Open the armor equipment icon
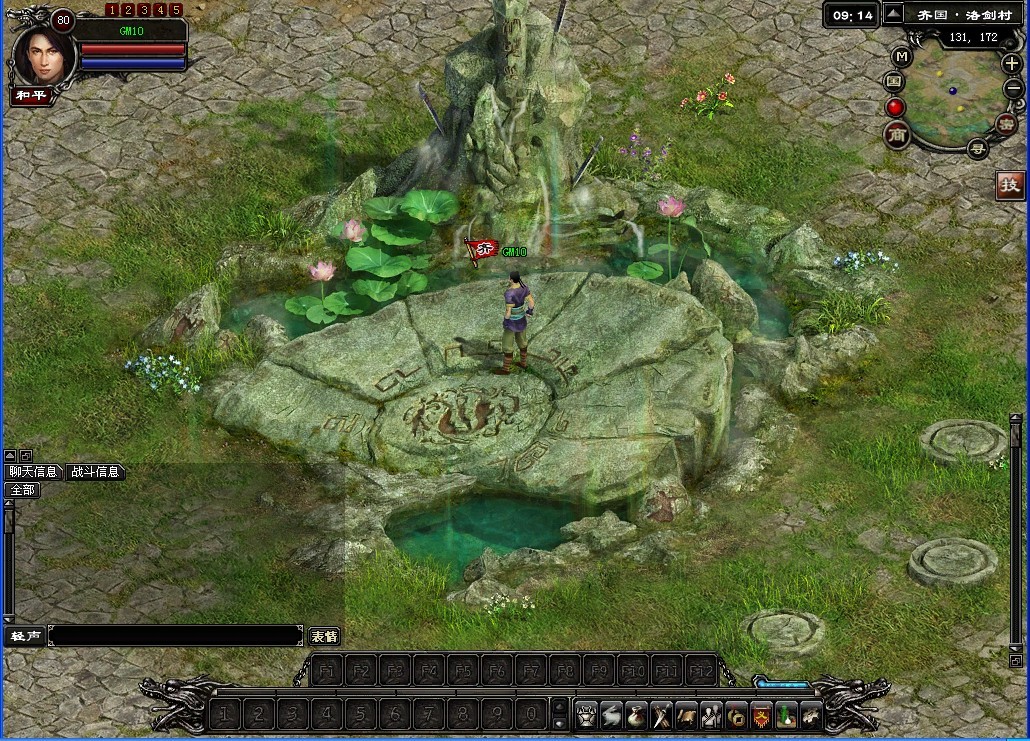This screenshot has width=1030, height=741. coord(587,714)
